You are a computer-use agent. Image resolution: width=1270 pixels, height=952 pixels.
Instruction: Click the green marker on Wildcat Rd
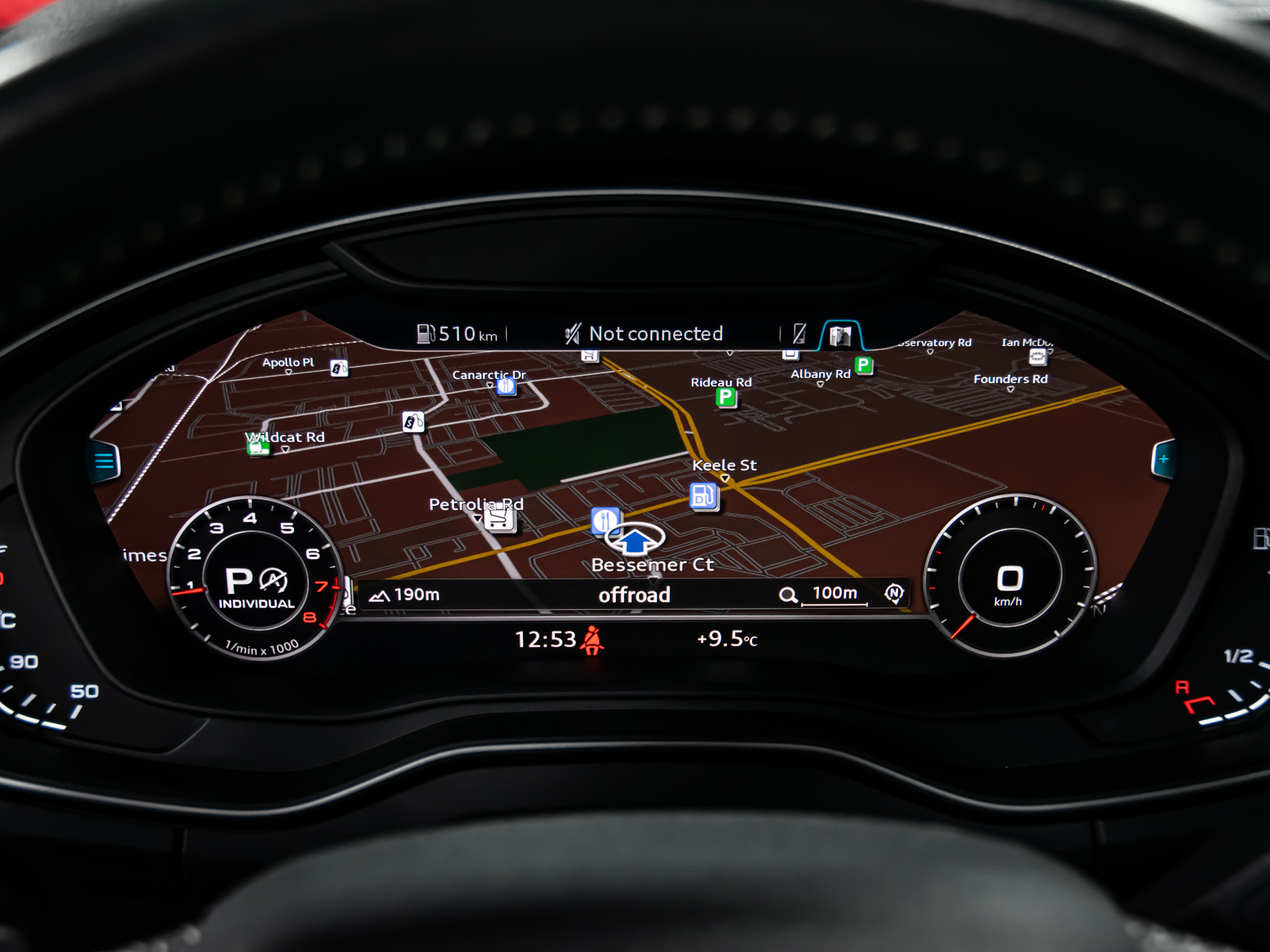click(x=258, y=446)
